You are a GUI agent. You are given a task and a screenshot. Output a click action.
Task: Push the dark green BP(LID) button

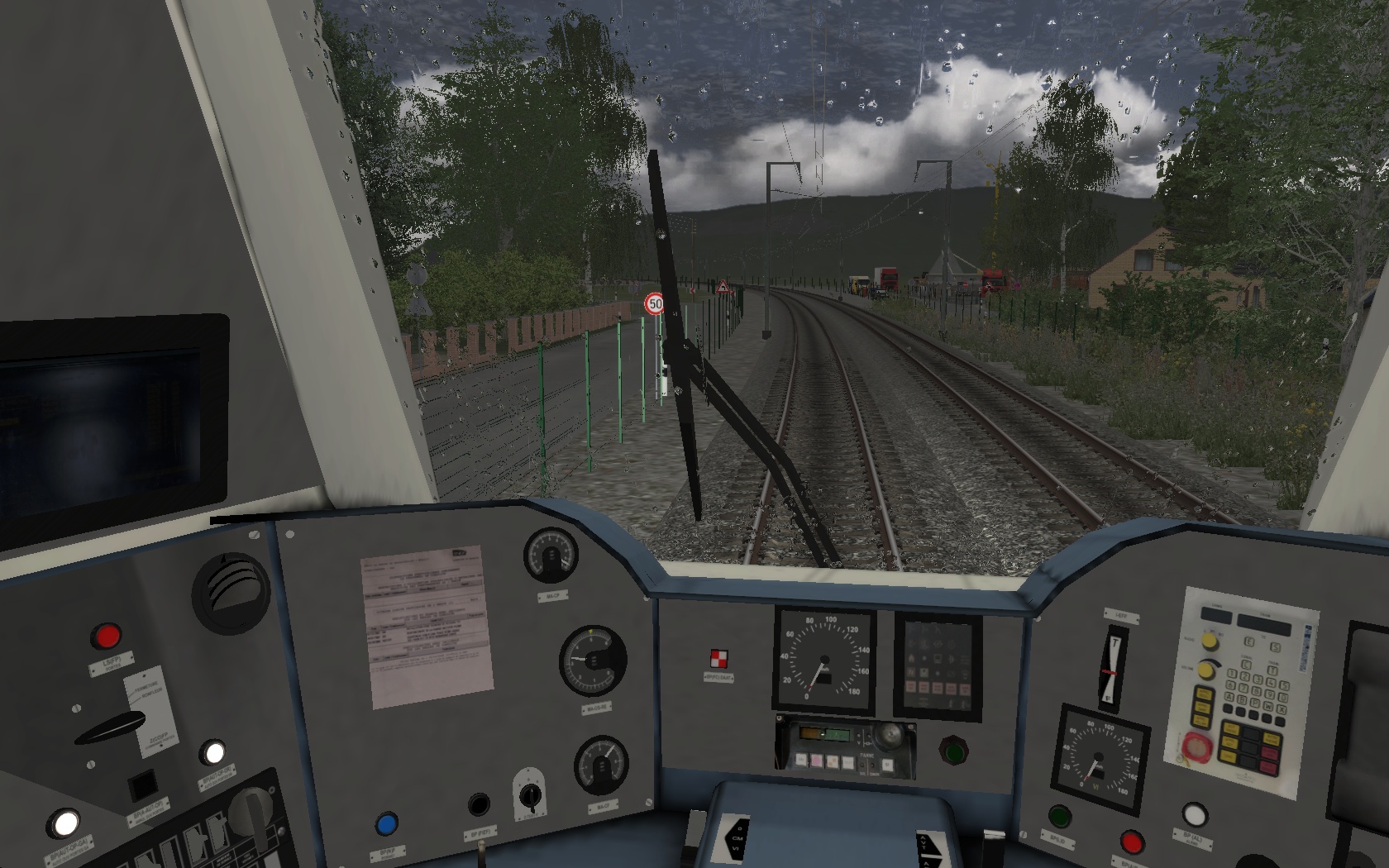tap(1059, 816)
